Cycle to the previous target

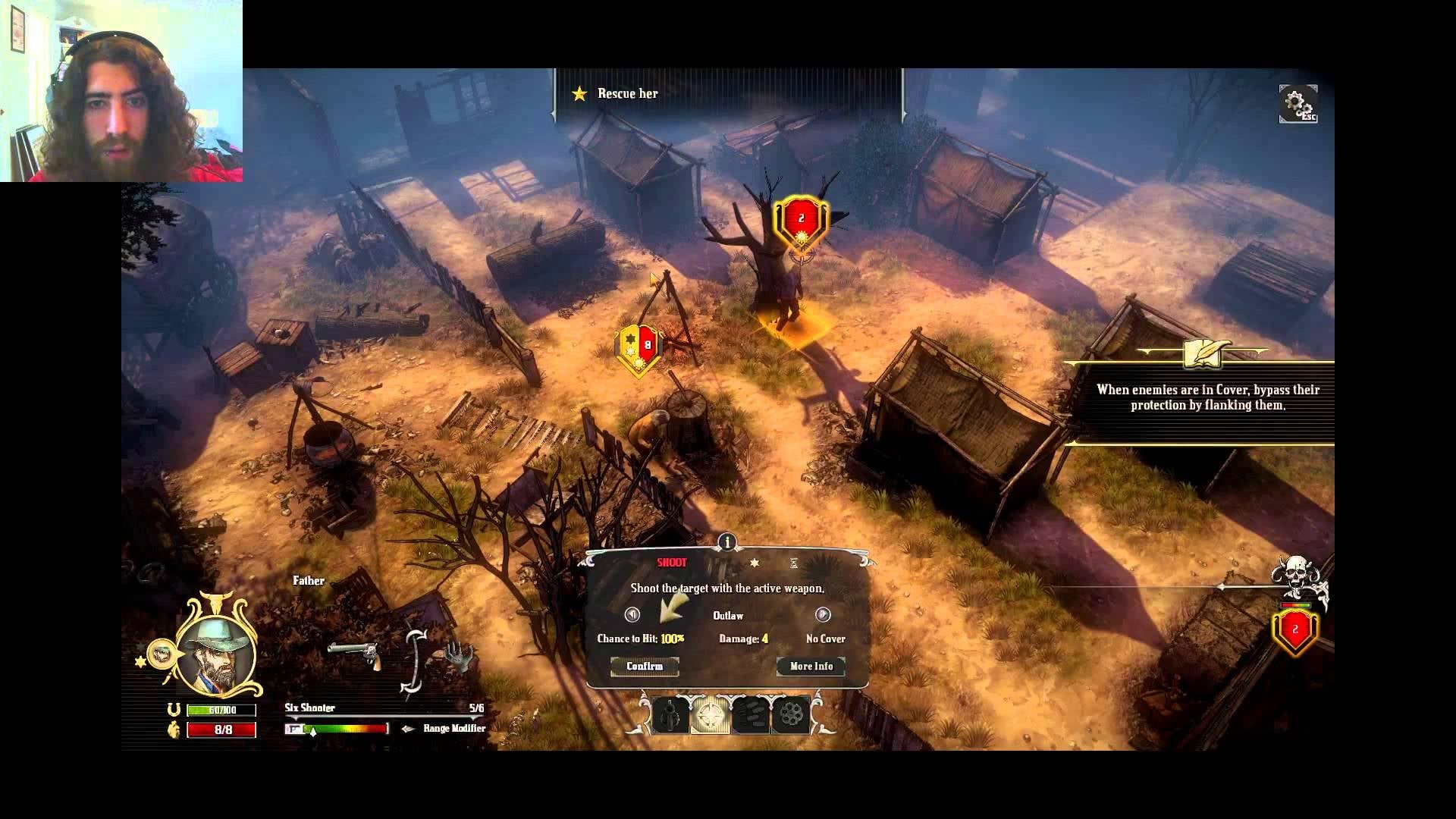(x=632, y=614)
